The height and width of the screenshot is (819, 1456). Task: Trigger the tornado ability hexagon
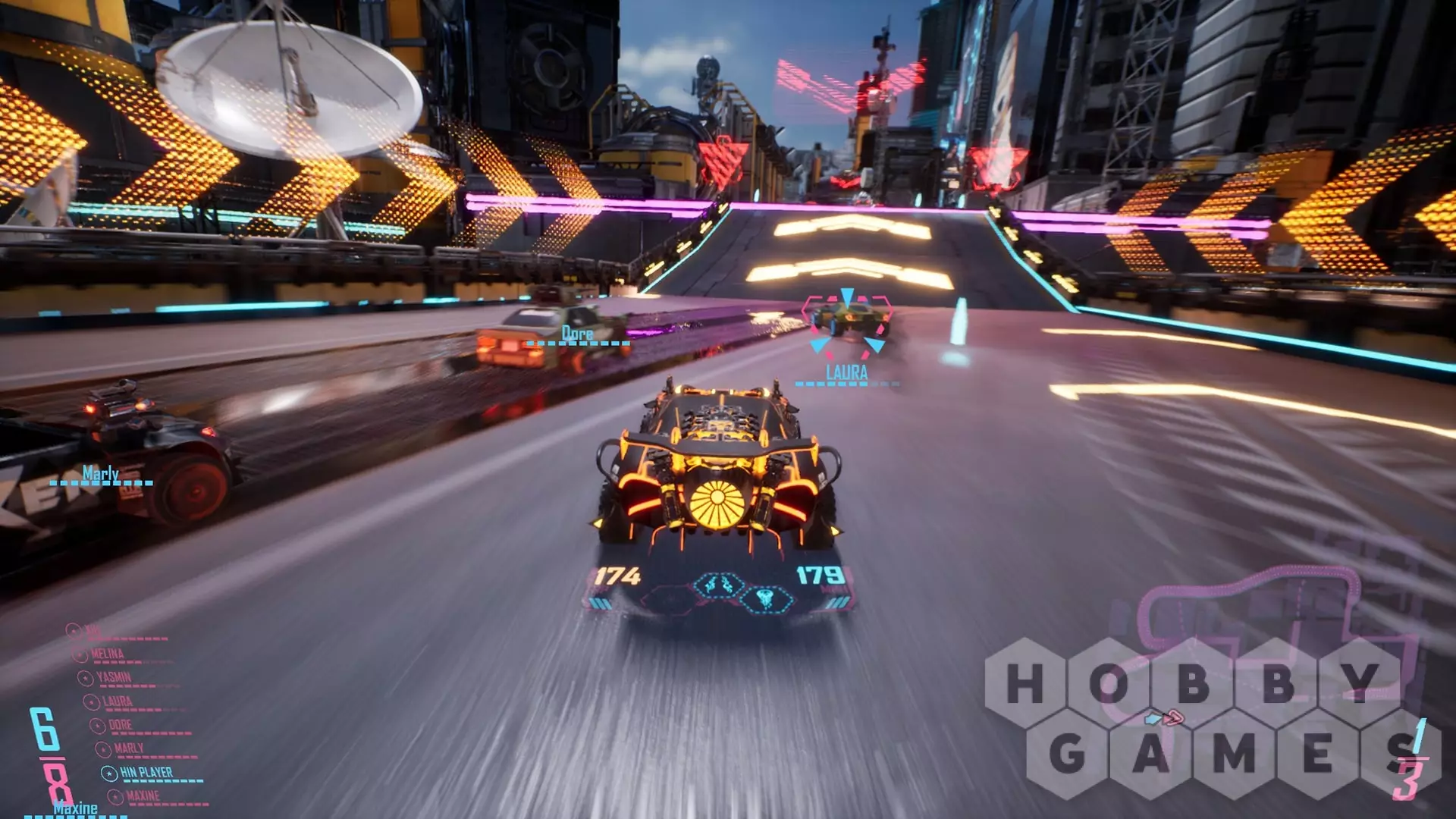[766, 600]
